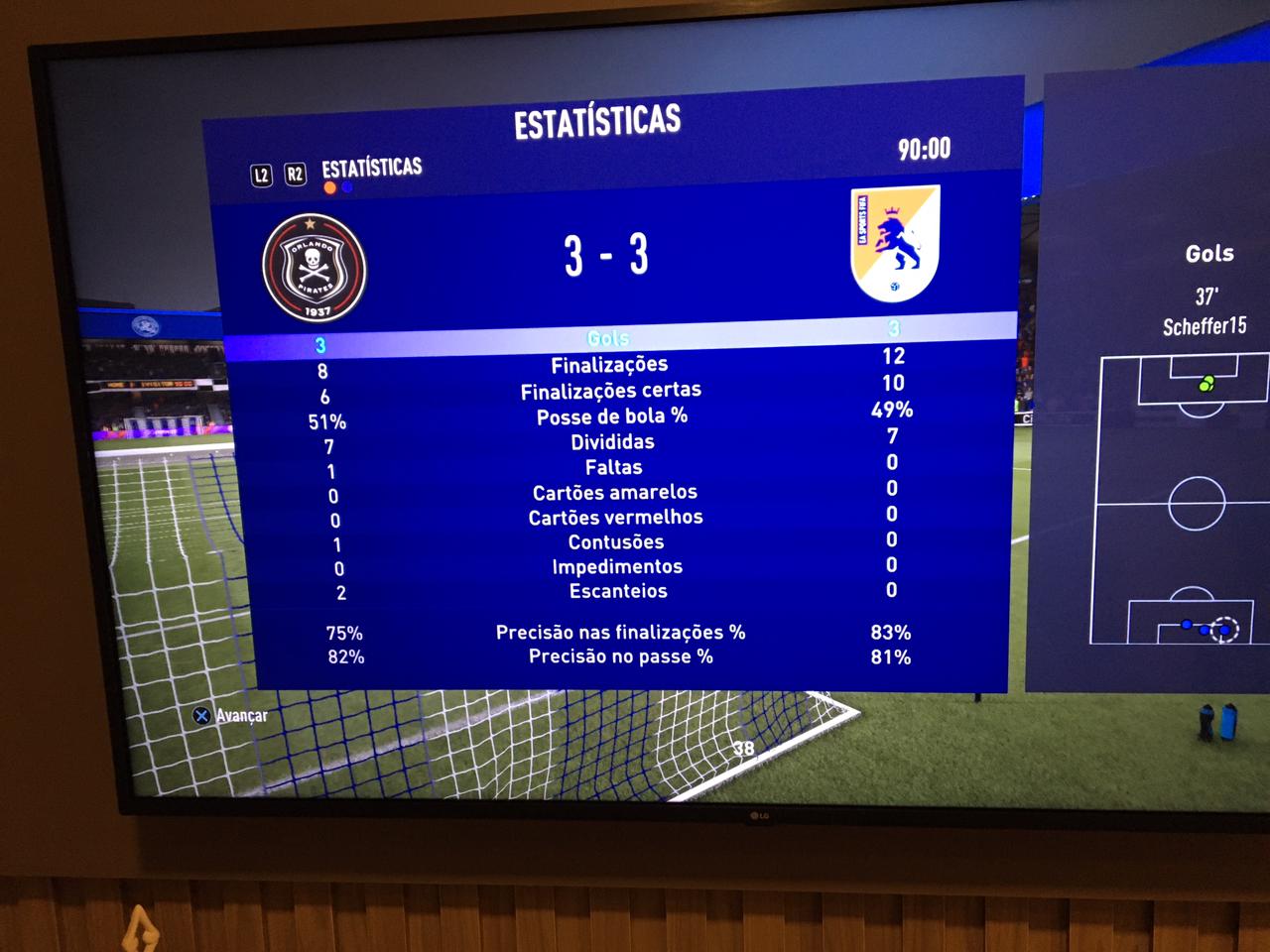Show the Posse de bola % stat
This screenshot has width=1270, height=952.
click(612, 416)
